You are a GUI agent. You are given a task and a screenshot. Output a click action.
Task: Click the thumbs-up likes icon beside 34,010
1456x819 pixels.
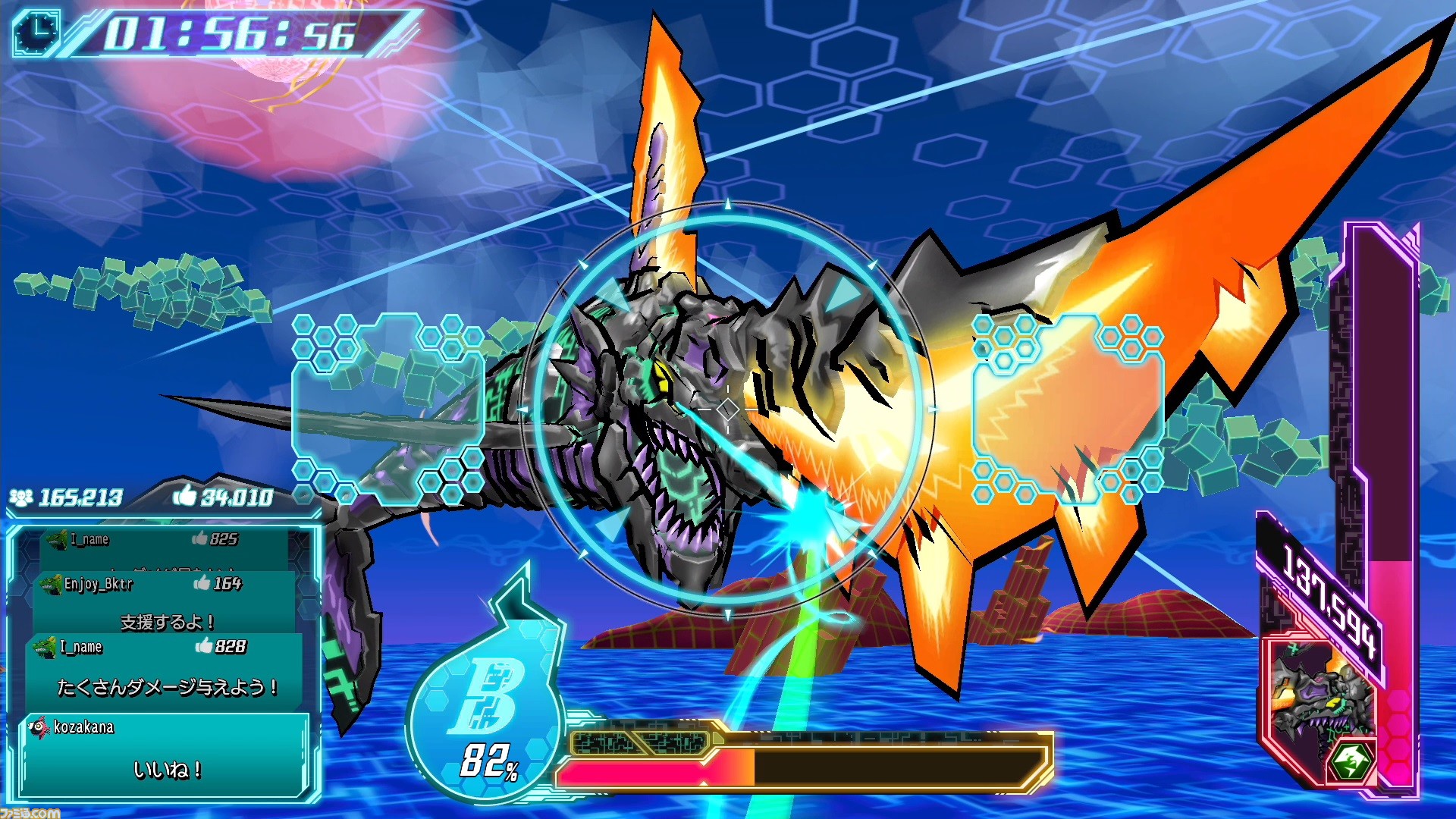coord(184,496)
